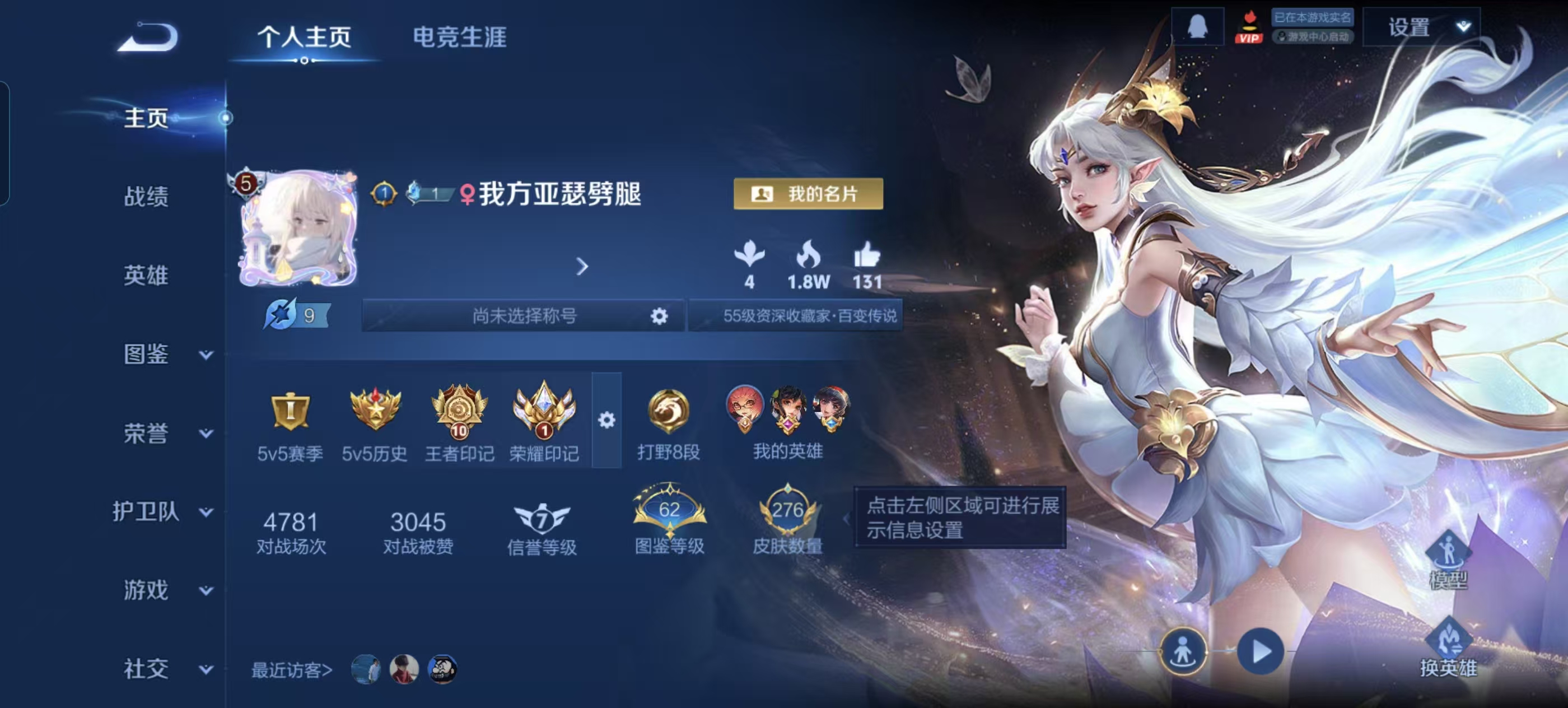Open the 最近访客 recent visitors list
The image size is (1568, 708).
point(292,670)
